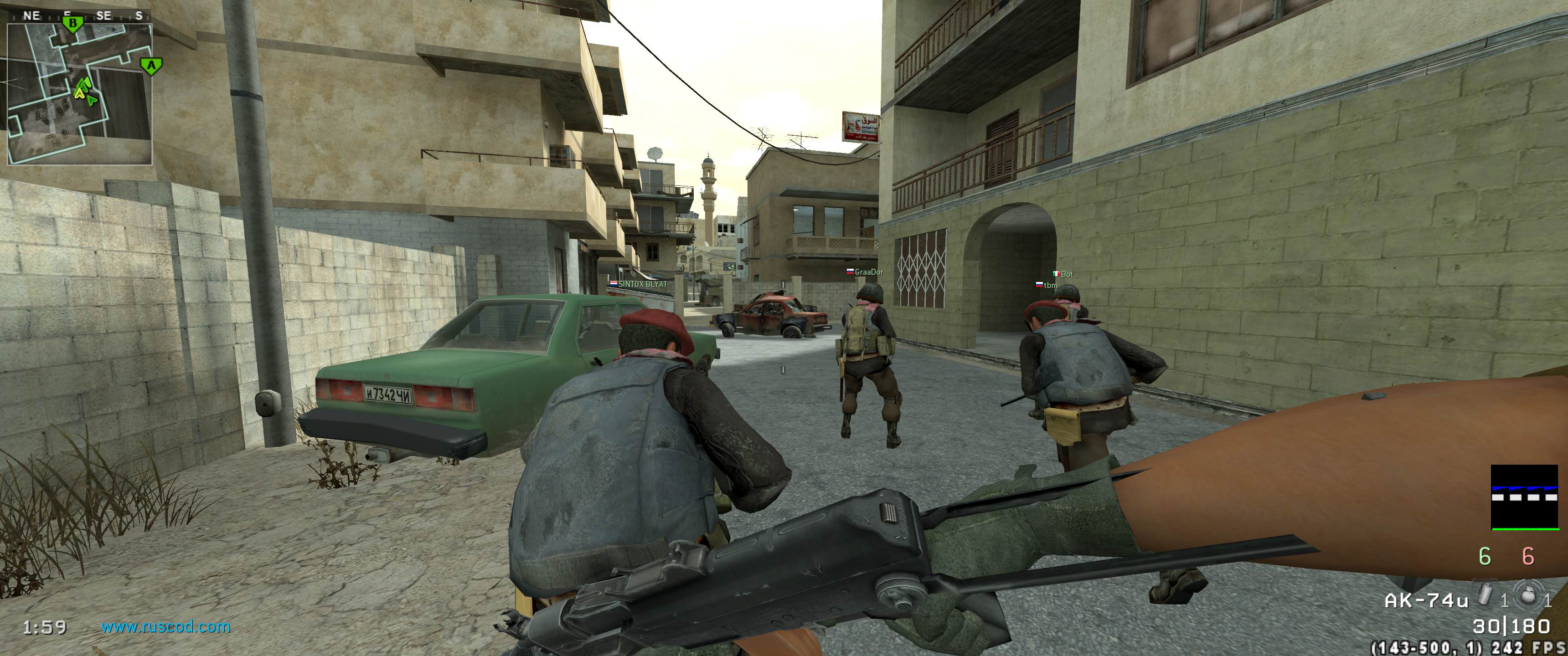Select the A objective marker on the minimap
1568x656 pixels.
click(150, 66)
